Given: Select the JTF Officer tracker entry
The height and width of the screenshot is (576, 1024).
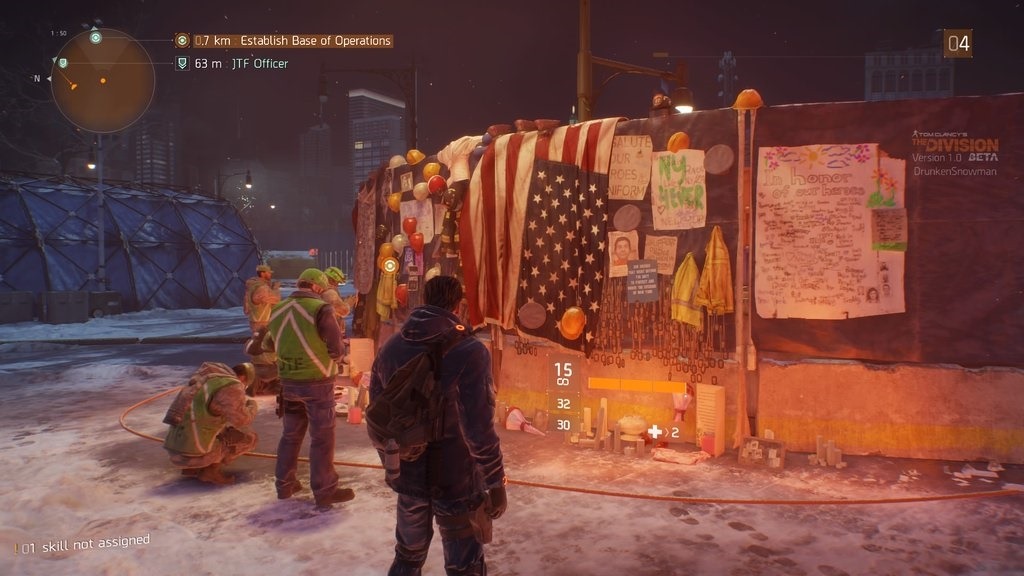Looking at the screenshot, I should click(254, 64).
